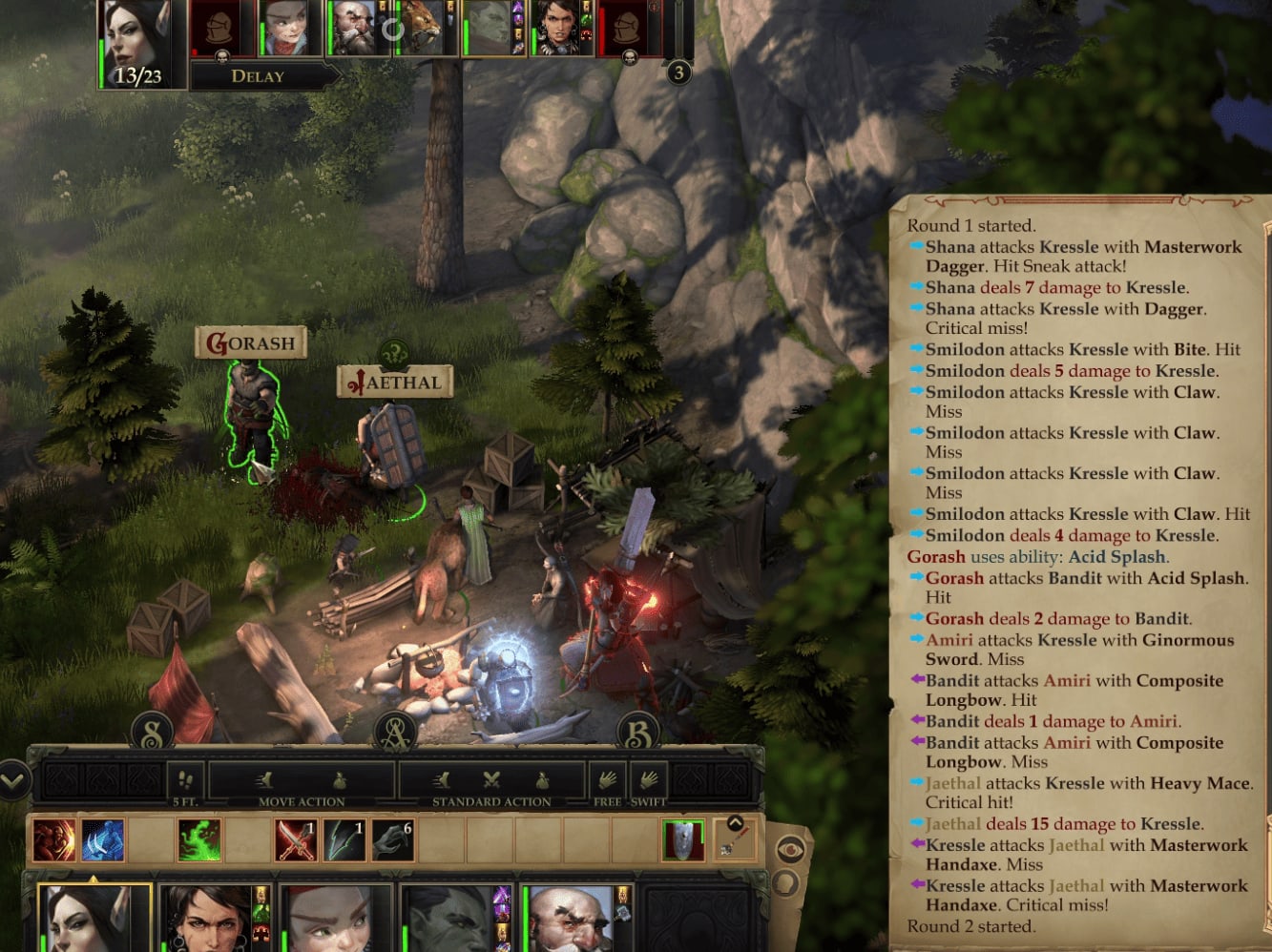The height and width of the screenshot is (952, 1272).
Task: Select the crossed daggers ability slot
Action: click(x=296, y=840)
